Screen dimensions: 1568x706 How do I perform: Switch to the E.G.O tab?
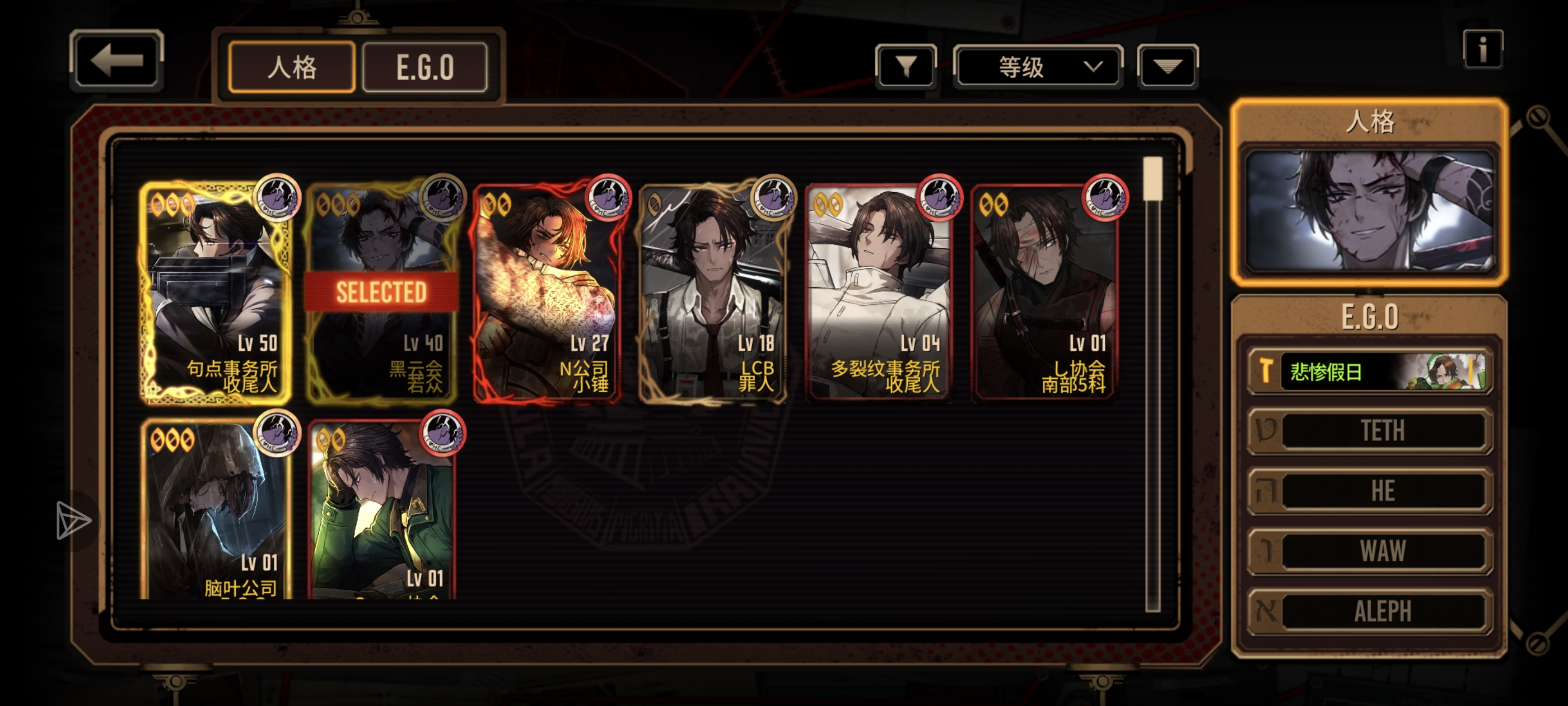click(x=425, y=67)
